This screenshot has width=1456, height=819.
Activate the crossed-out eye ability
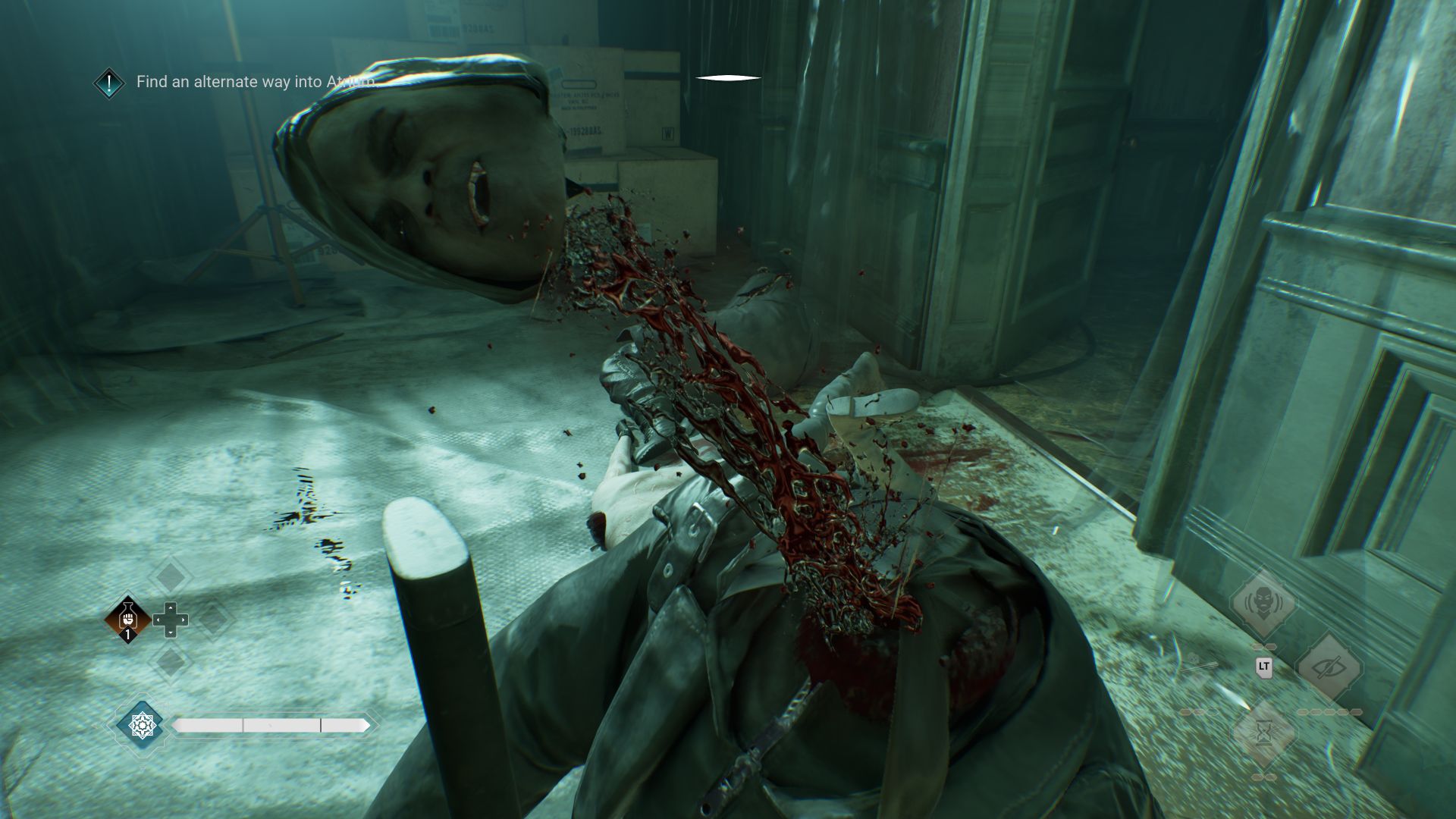(1329, 667)
